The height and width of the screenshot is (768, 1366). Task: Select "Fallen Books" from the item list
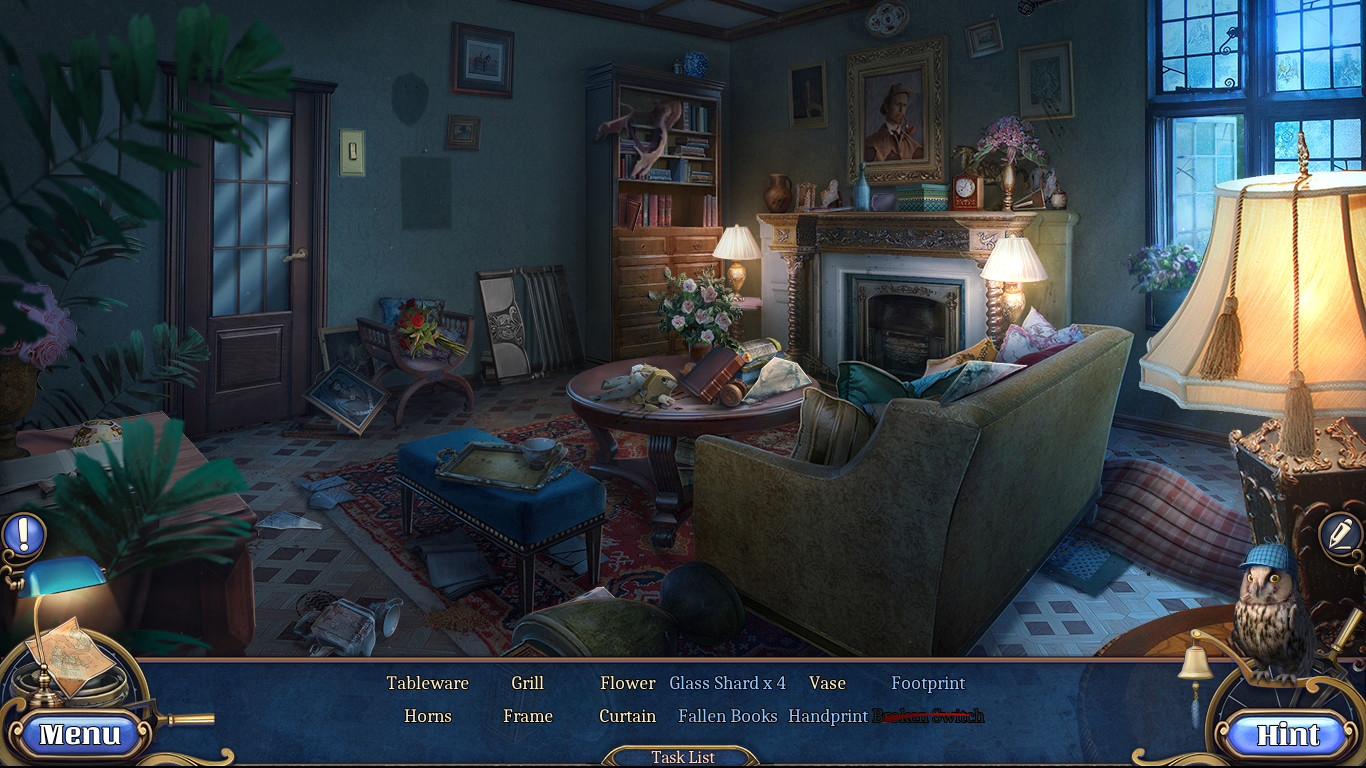coord(727,716)
